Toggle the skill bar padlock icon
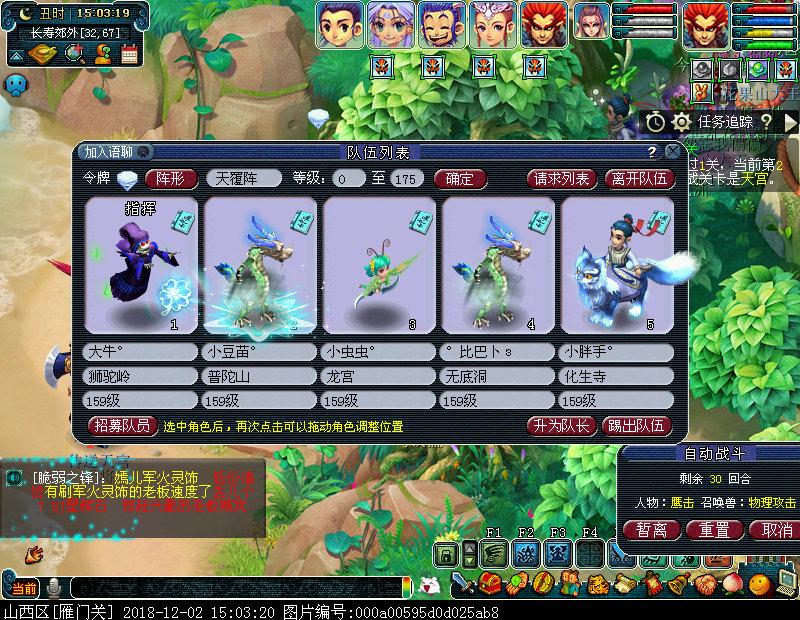This screenshot has height=620, width=800. click(x=447, y=553)
